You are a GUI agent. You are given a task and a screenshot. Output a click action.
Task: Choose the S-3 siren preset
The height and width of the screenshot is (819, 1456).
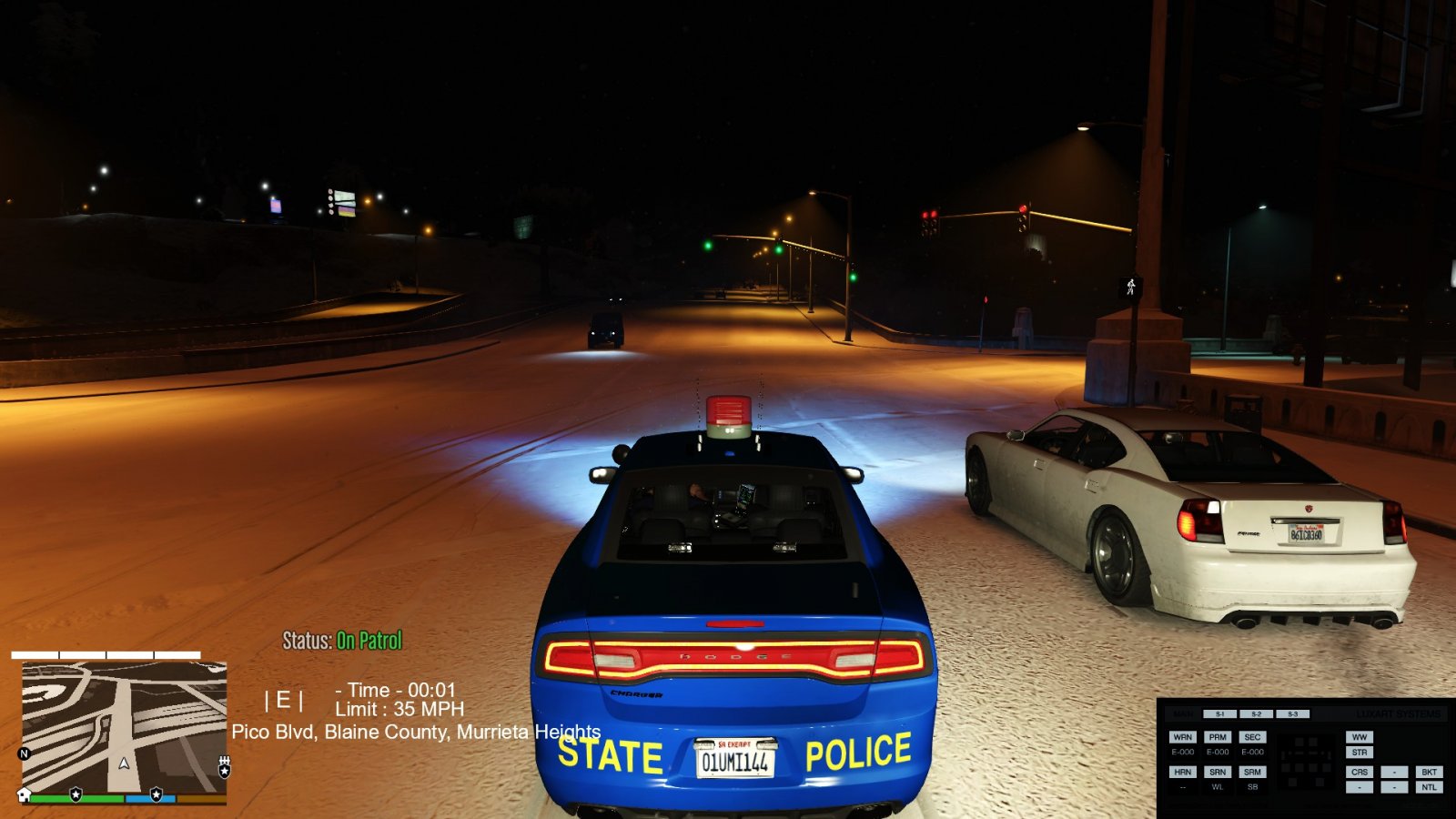click(x=1292, y=714)
